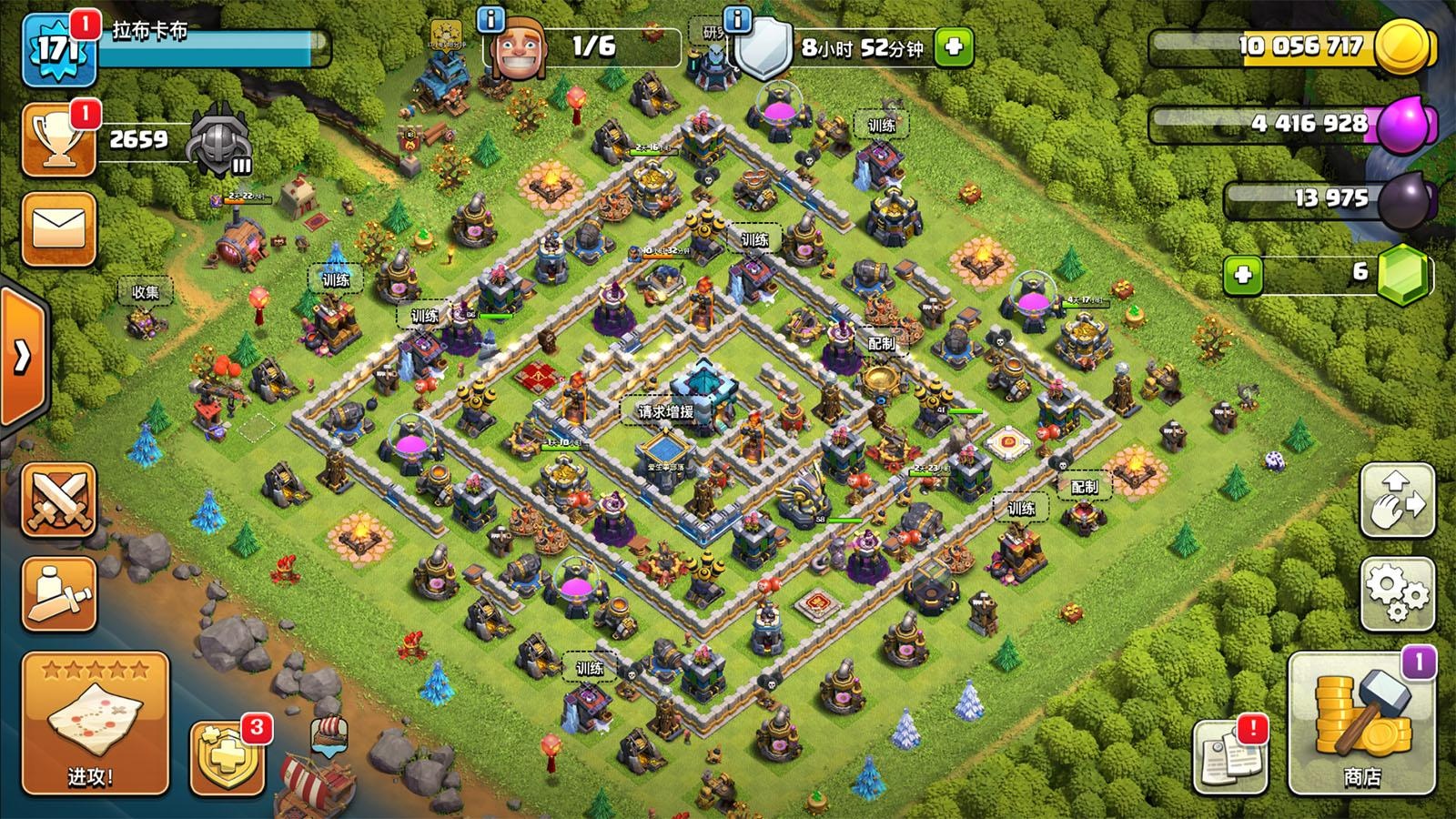The height and width of the screenshot is (819, 1456).
Task: Collect from the 收集 bubble
Action: [x=146, y=292]
